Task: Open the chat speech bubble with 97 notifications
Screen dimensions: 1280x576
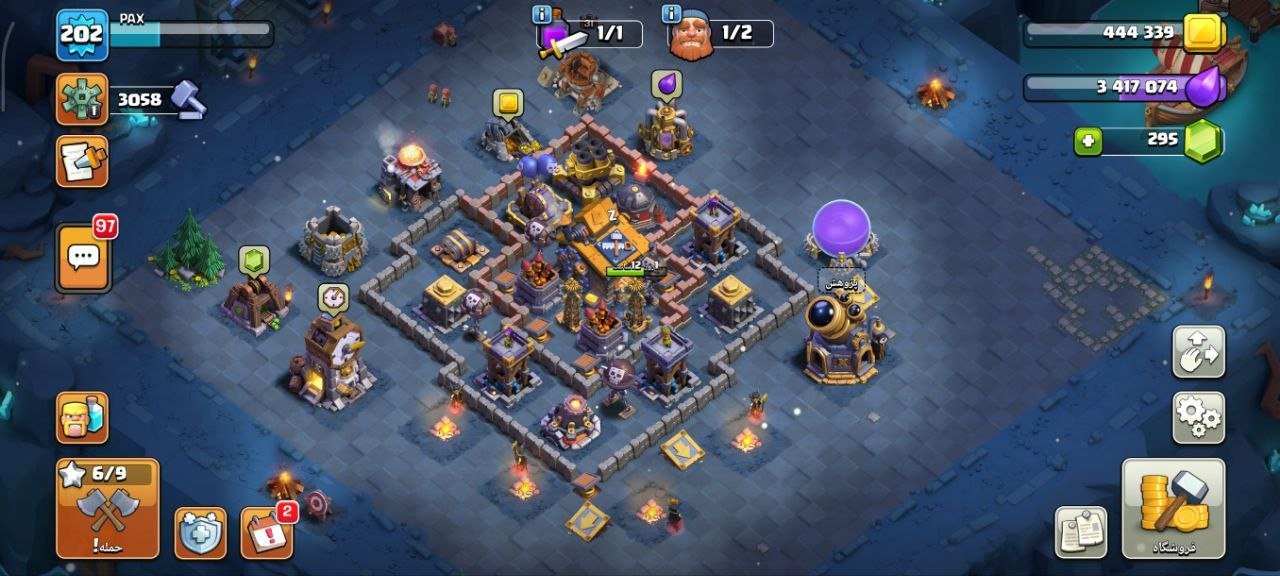Action: [83, 257]
